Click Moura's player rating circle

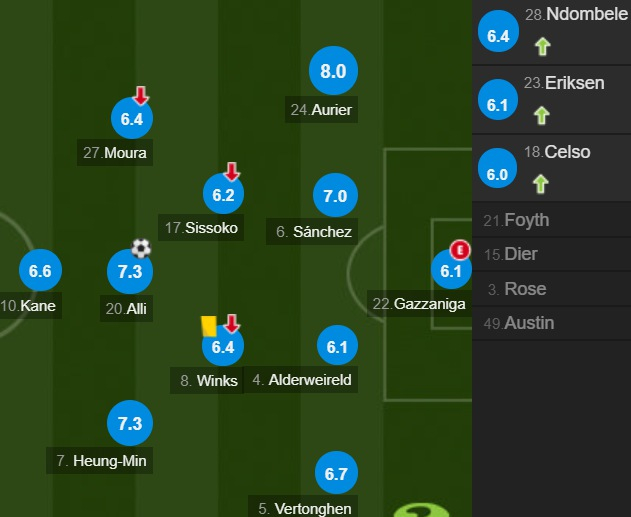coord(132,119)
